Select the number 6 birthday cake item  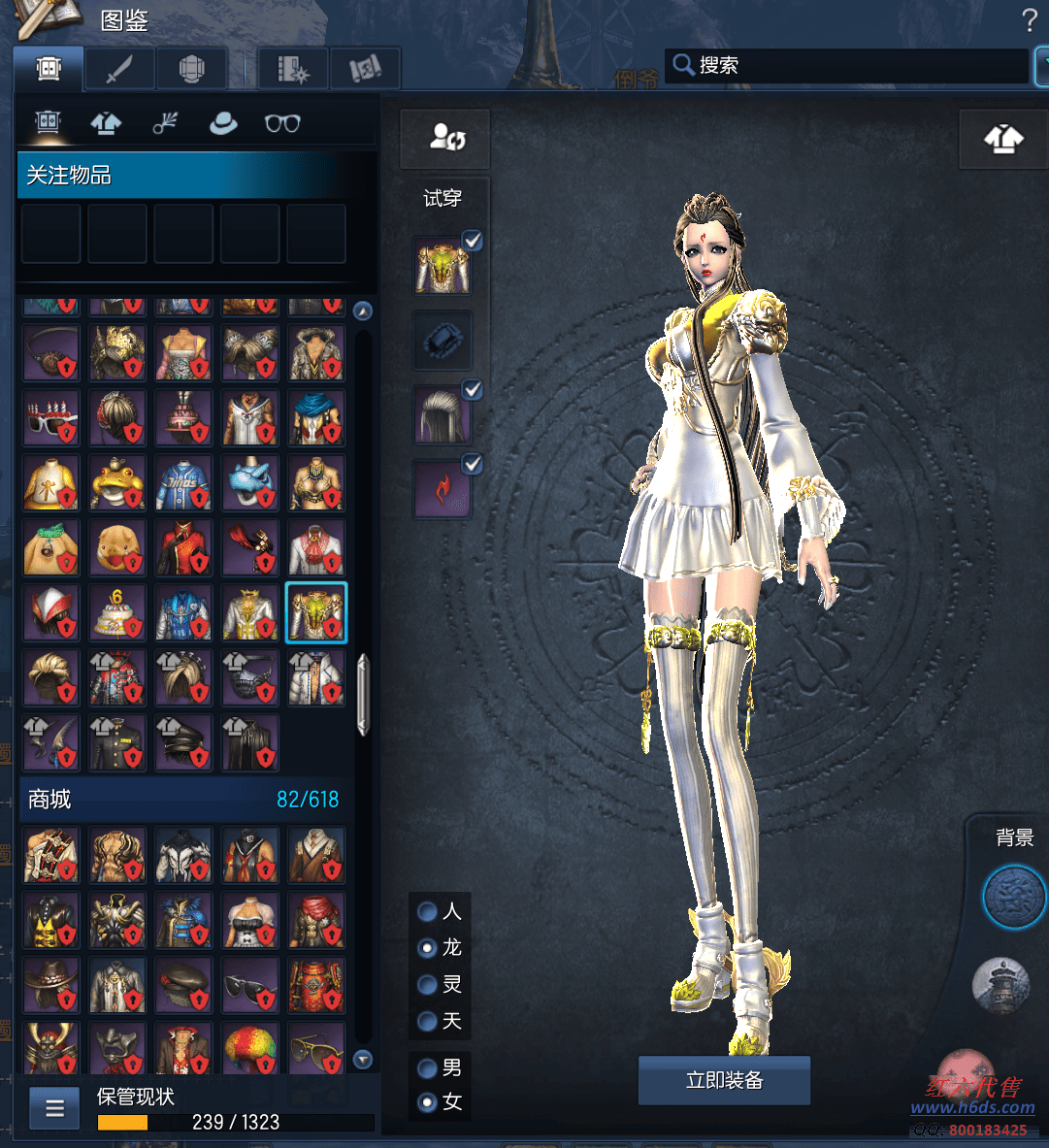point(117,612)
